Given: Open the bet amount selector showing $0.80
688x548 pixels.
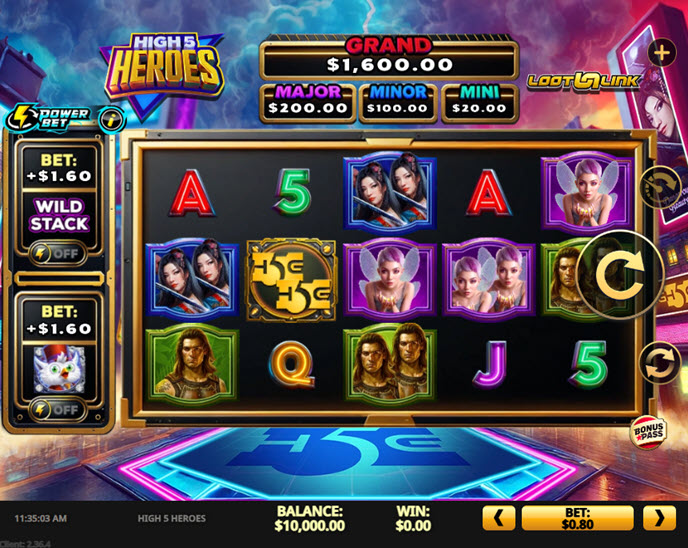Looking at the screenshot, I should [578, 517].
